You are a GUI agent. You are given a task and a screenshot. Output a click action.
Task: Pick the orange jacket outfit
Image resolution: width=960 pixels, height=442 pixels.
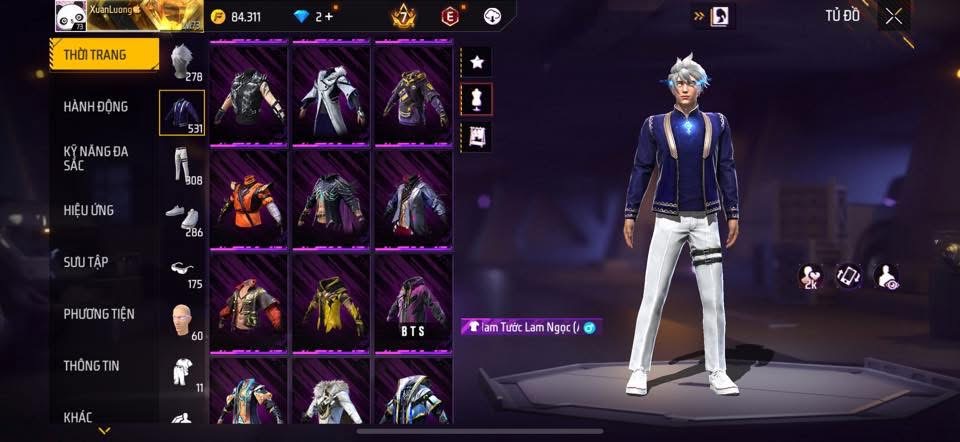(248, 199)
